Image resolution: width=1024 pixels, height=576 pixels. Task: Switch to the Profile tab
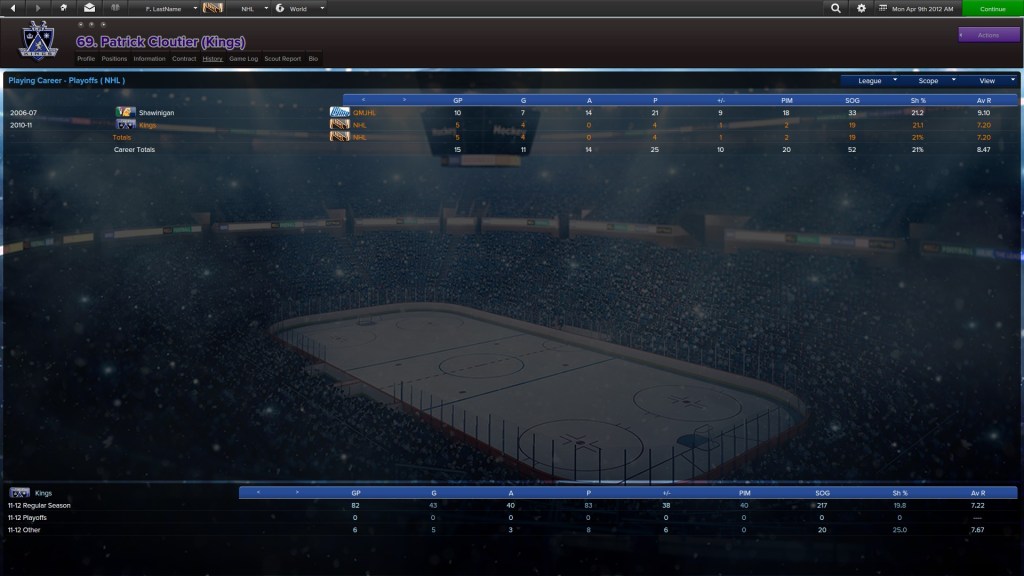point(86,59)
